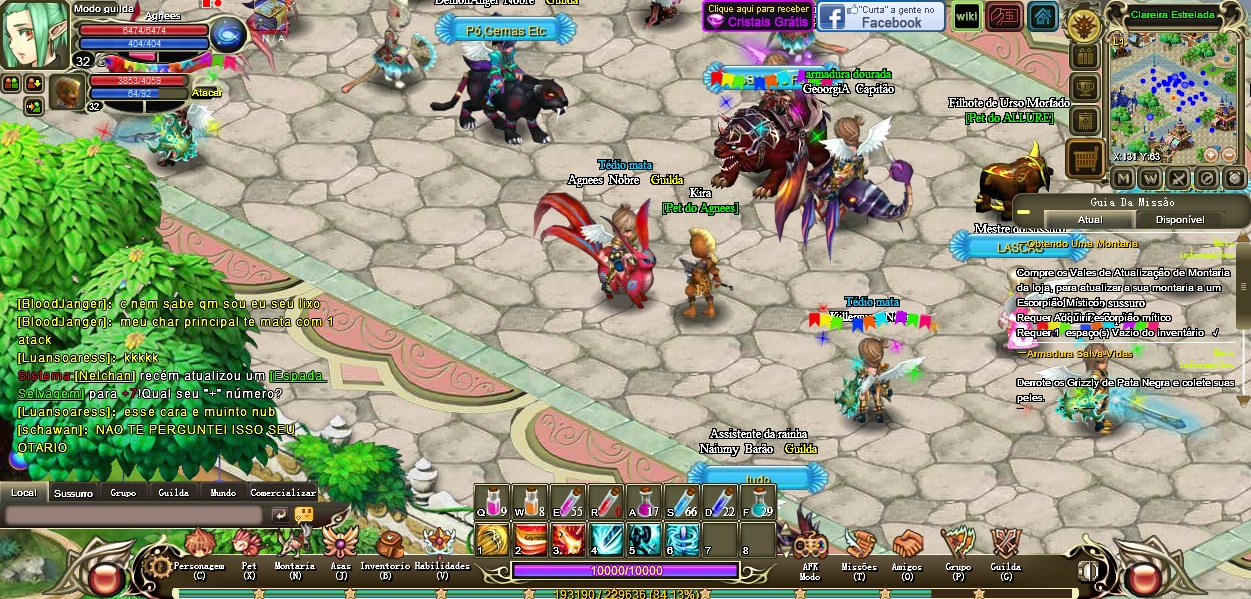The height and width of the screenshot is (599, 1251).
Task: Click the chat message input field
Action: [135, 515]
